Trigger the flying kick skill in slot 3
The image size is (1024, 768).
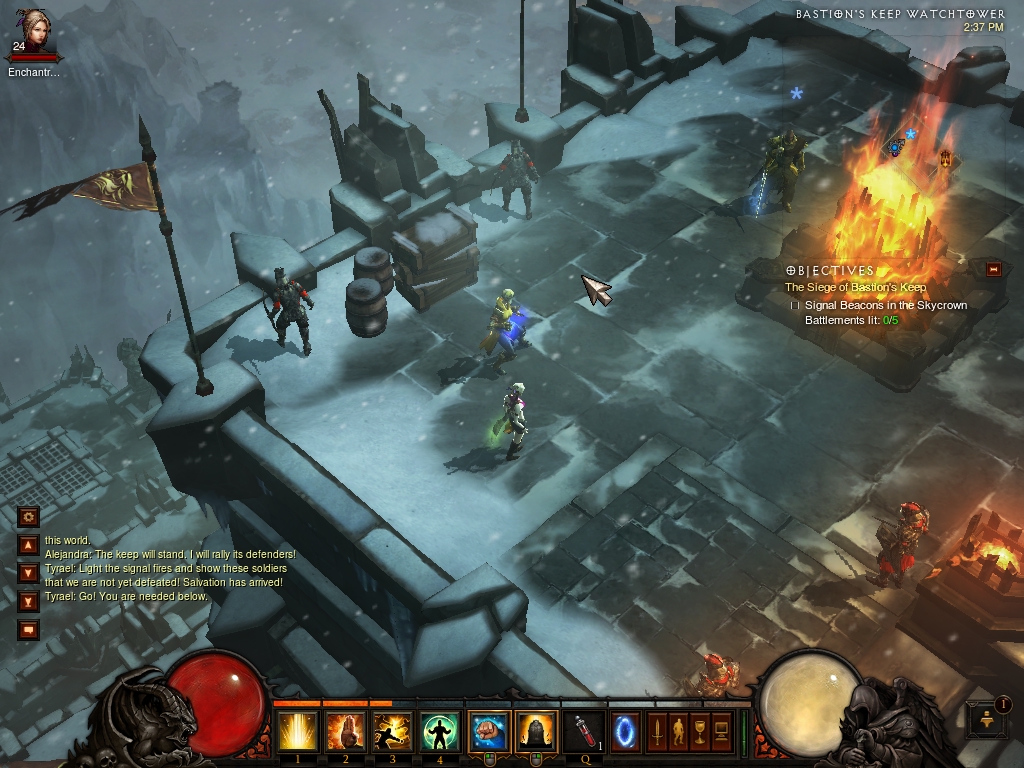coord(393,732)
